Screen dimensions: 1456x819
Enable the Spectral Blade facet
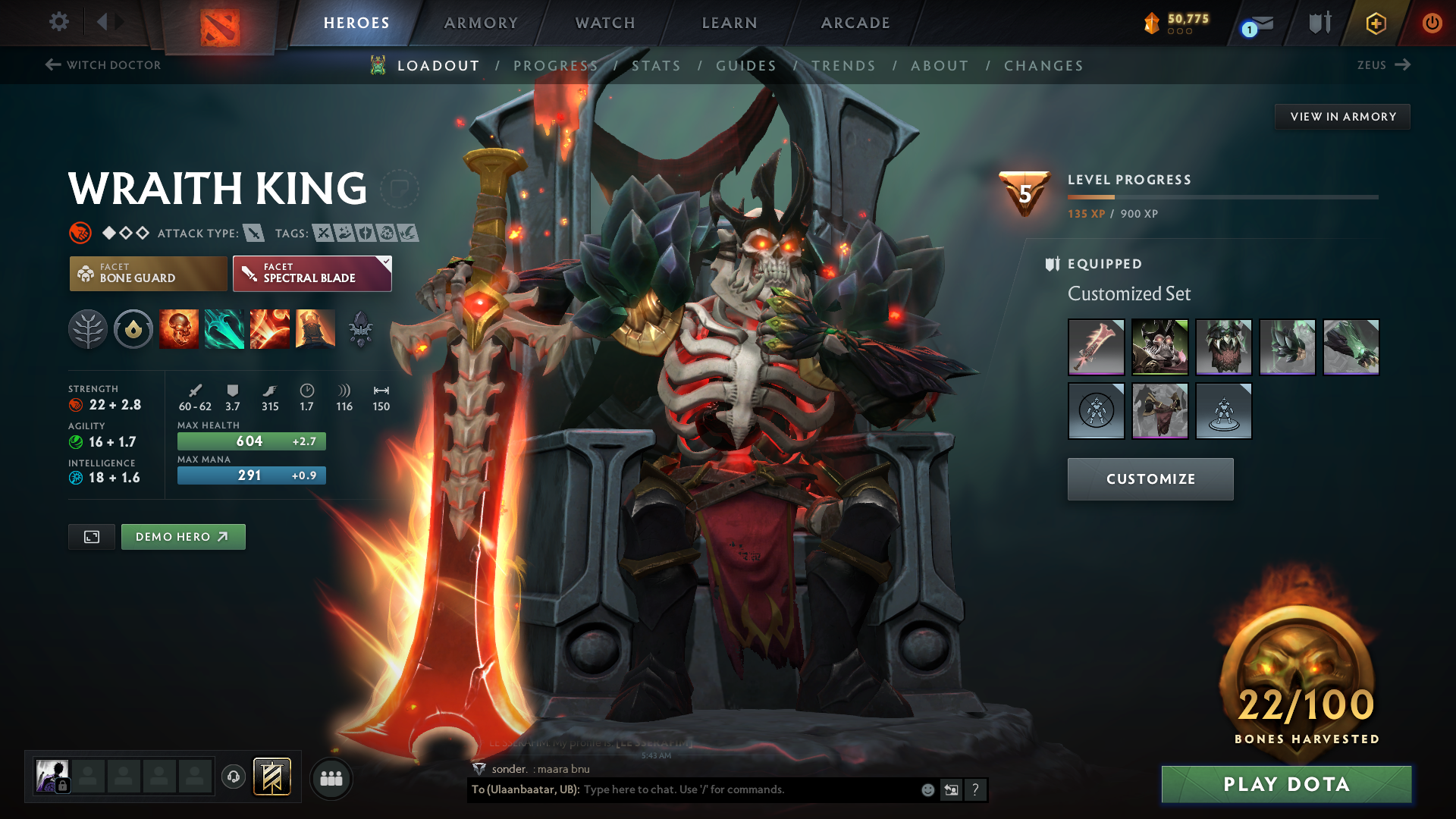(x=312, y=273)
